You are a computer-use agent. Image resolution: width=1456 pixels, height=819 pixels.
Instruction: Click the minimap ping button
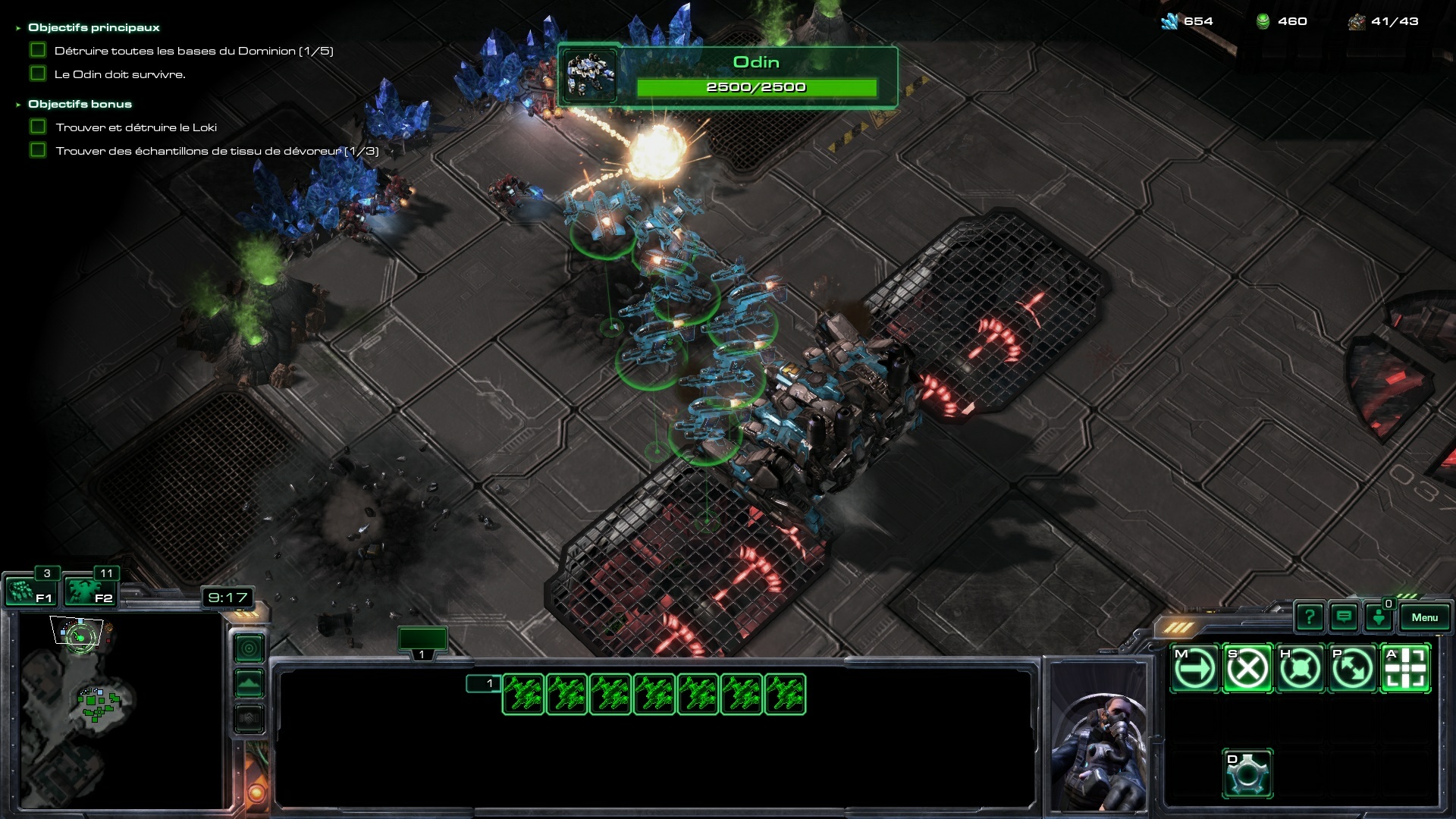point(249,648)
